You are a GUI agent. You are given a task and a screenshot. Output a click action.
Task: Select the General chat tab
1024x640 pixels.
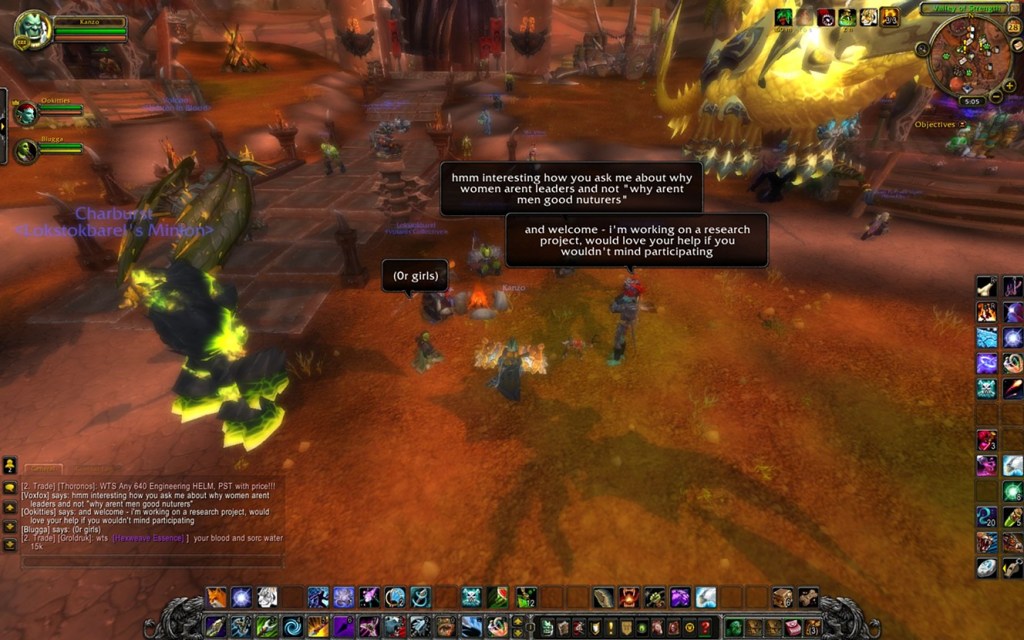[43, 468]
